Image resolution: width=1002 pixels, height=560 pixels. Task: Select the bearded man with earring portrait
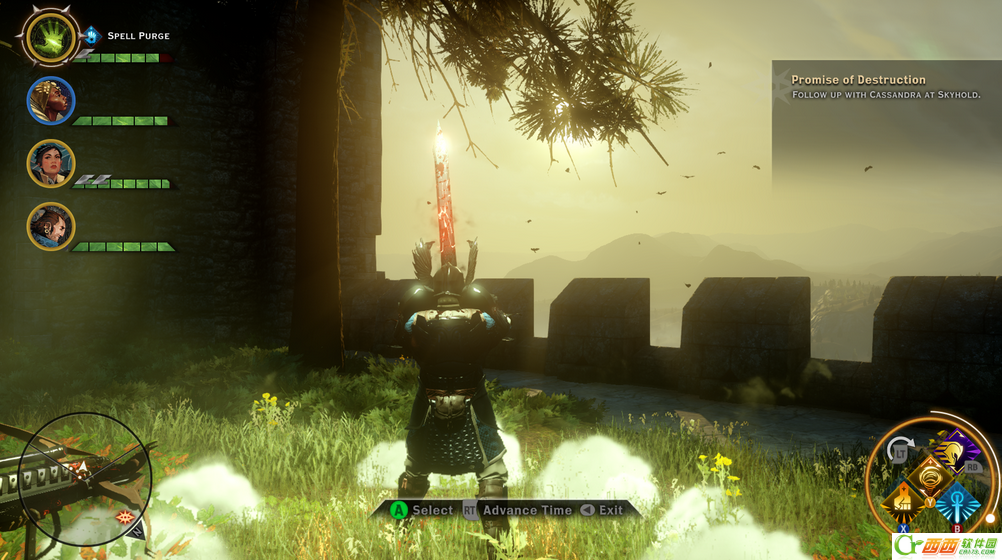(x=50, y=226)
